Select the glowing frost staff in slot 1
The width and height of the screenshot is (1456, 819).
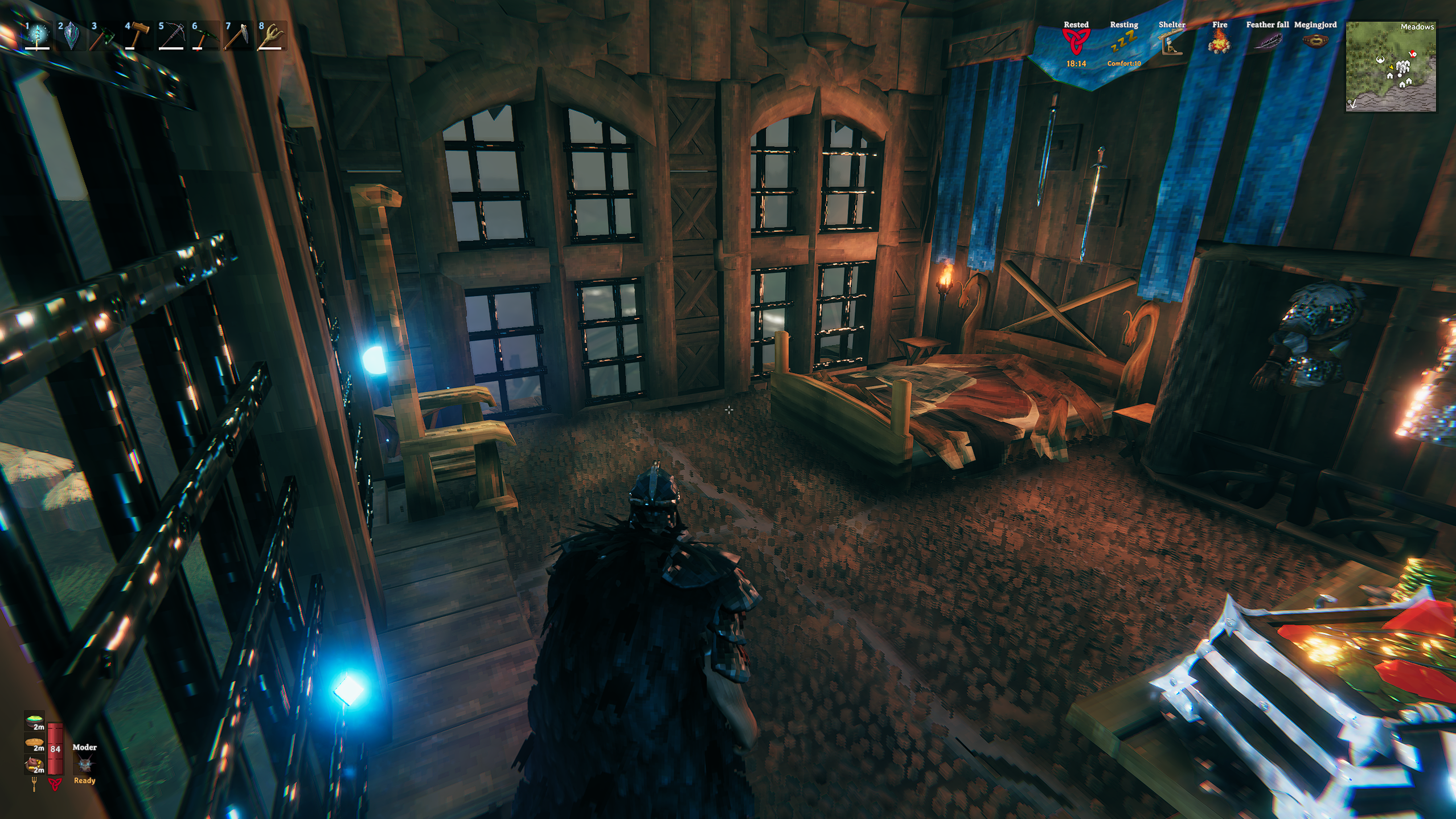pos(38,36)
